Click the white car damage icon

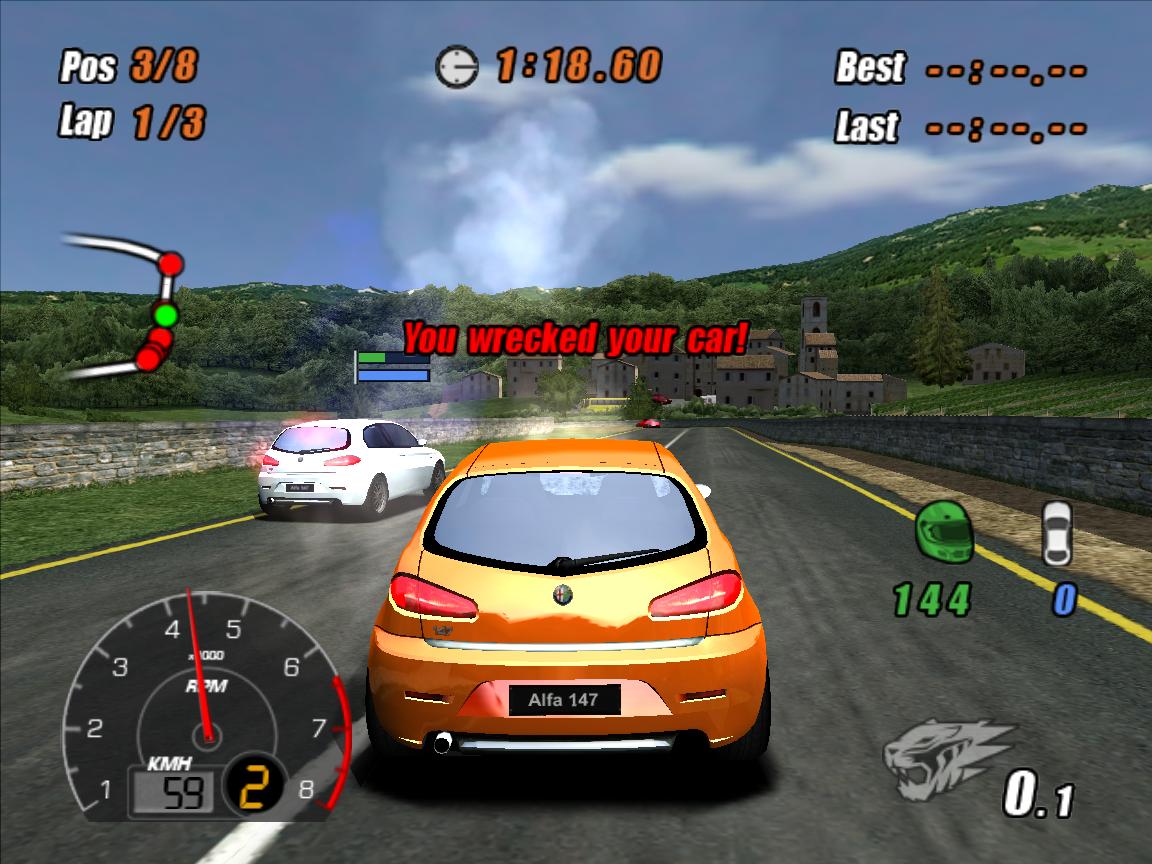pyautogui.click(x=1056, y=532)
